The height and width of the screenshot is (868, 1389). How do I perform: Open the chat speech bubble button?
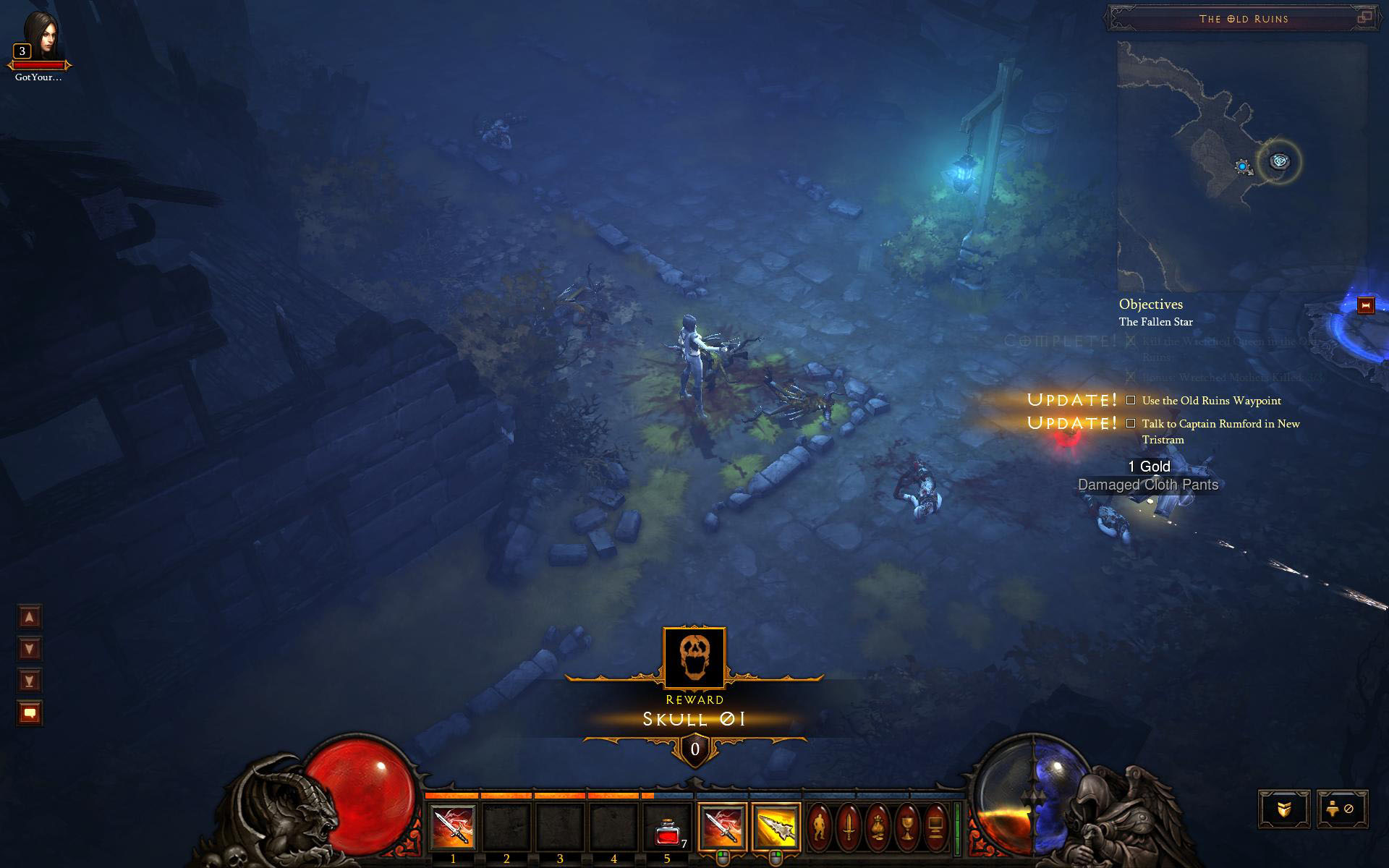tap(30, 713)
